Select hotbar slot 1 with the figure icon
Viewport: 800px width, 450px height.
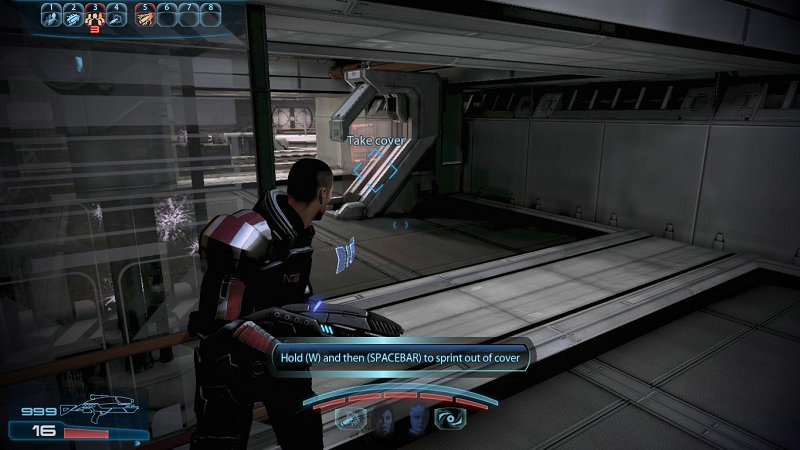point(50,16)
